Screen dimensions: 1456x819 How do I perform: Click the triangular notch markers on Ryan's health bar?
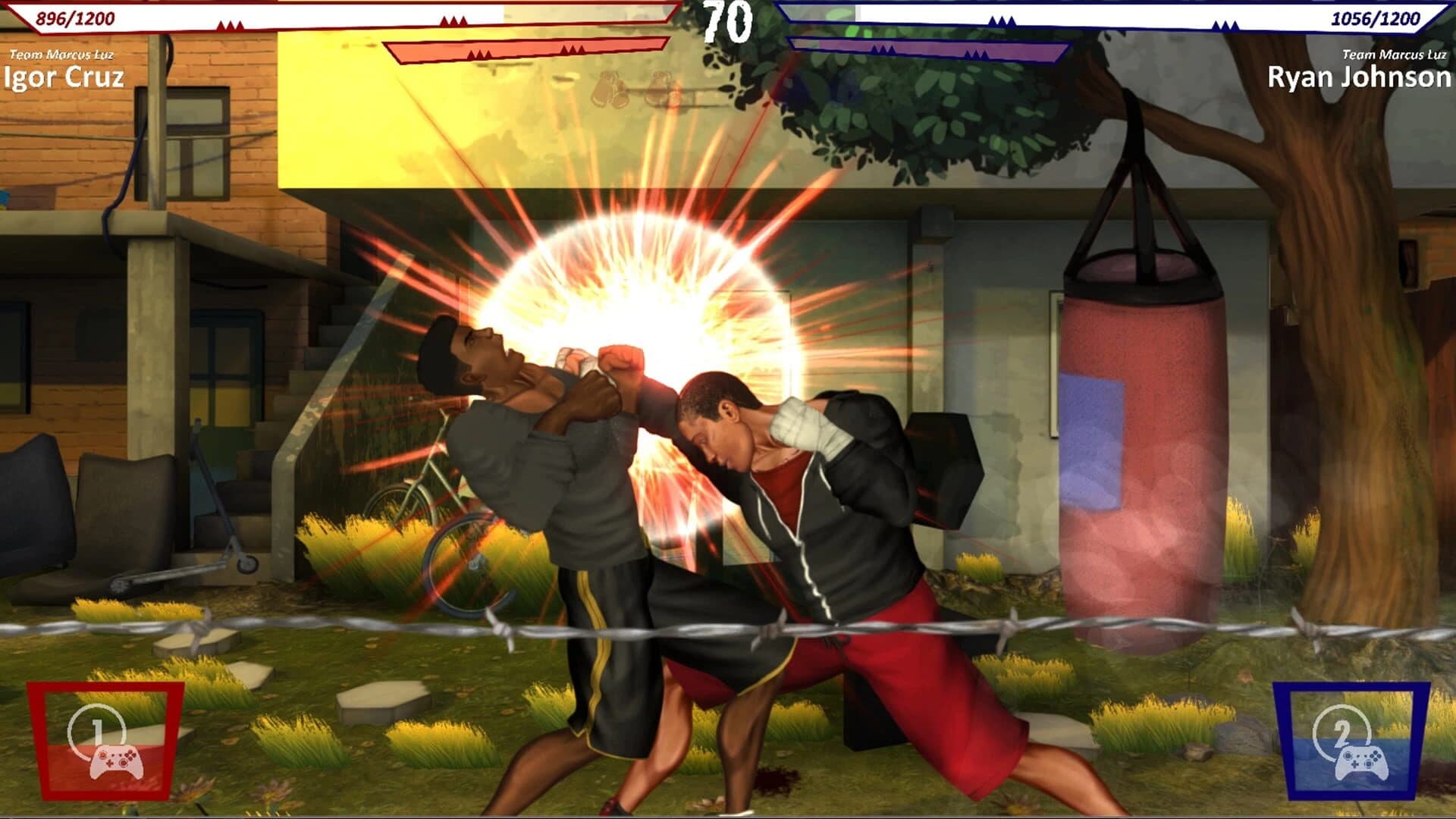(x=1001, y=20)
